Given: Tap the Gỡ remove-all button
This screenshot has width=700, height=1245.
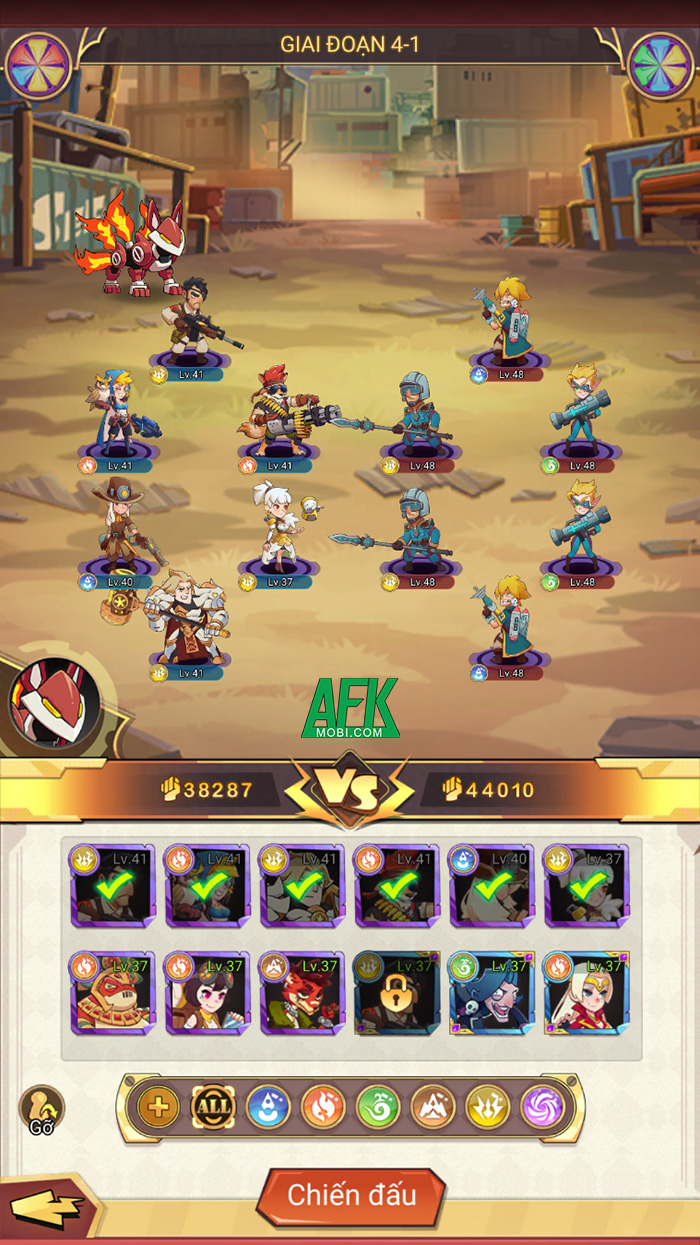Looking at the screenshot, I should pyautogui.click(x=41, y=1109).
